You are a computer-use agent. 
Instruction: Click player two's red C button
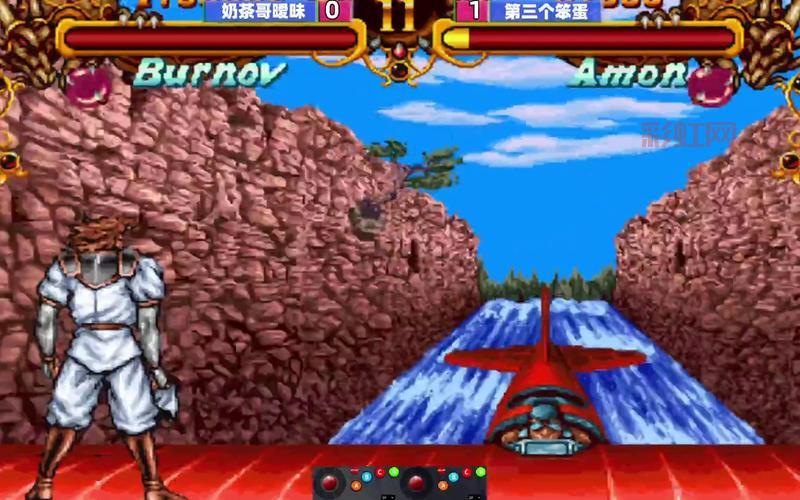tap(466, 473)
